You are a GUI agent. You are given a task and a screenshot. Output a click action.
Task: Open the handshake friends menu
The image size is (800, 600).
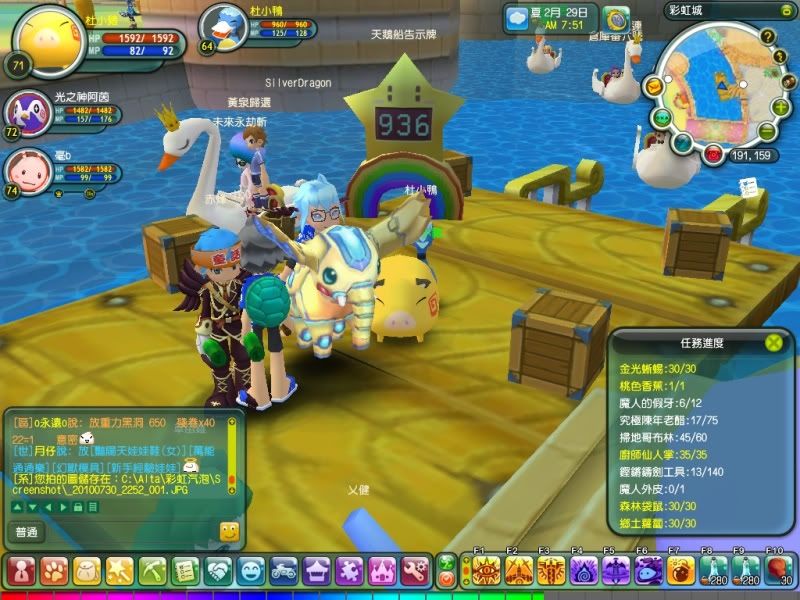[x=218, y=571]
